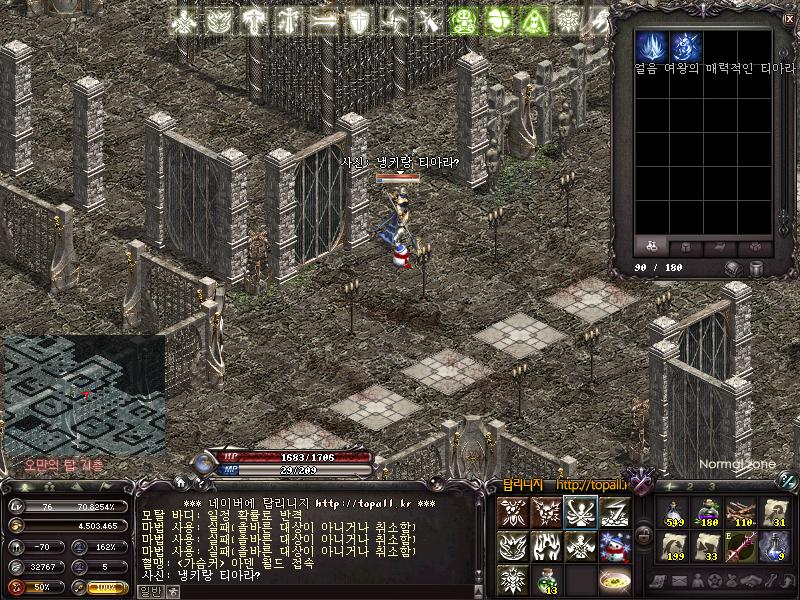The image size is (800, 600).
Task: Open the minimap
Action: tap(84, 395)
